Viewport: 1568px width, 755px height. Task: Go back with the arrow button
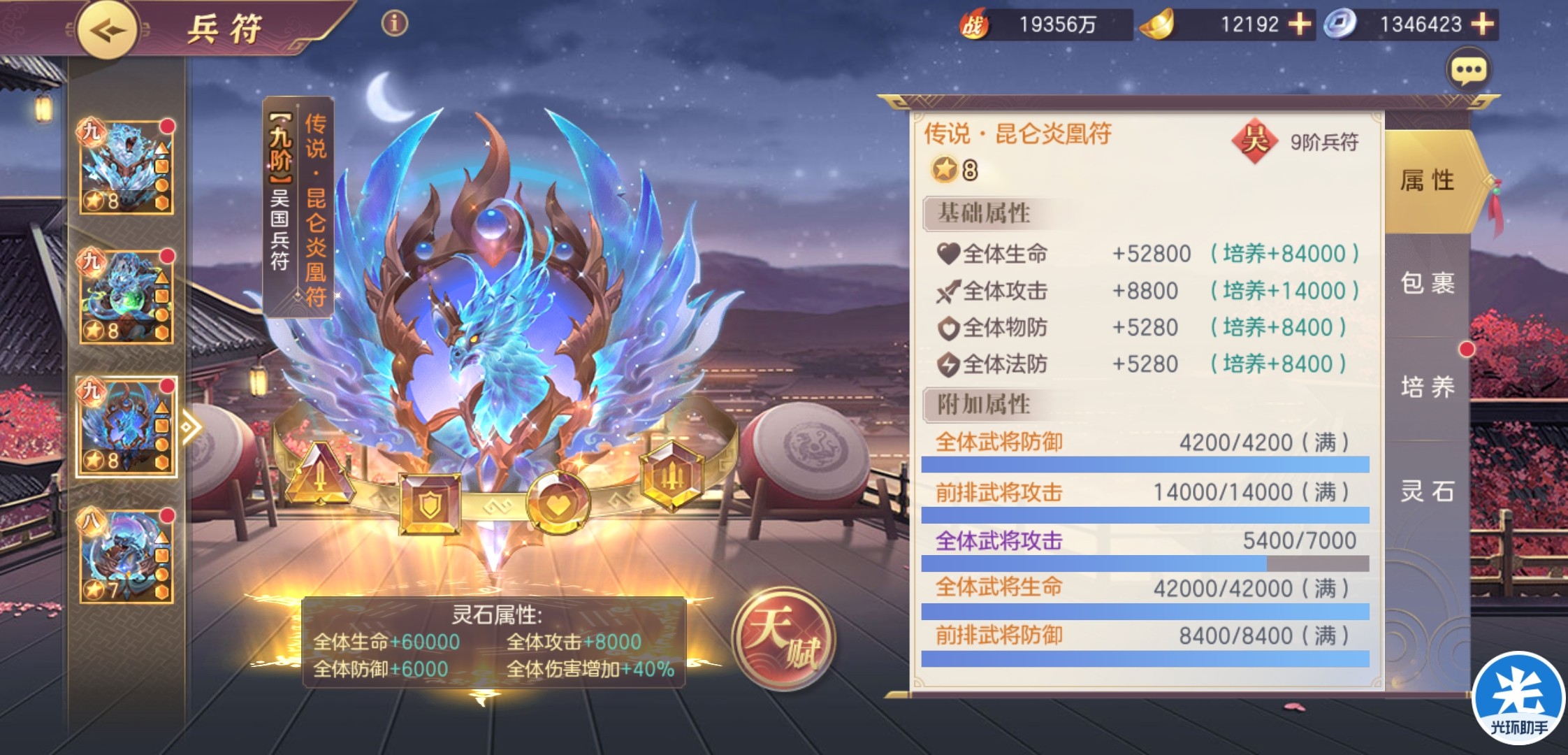[x=107, y=30]
